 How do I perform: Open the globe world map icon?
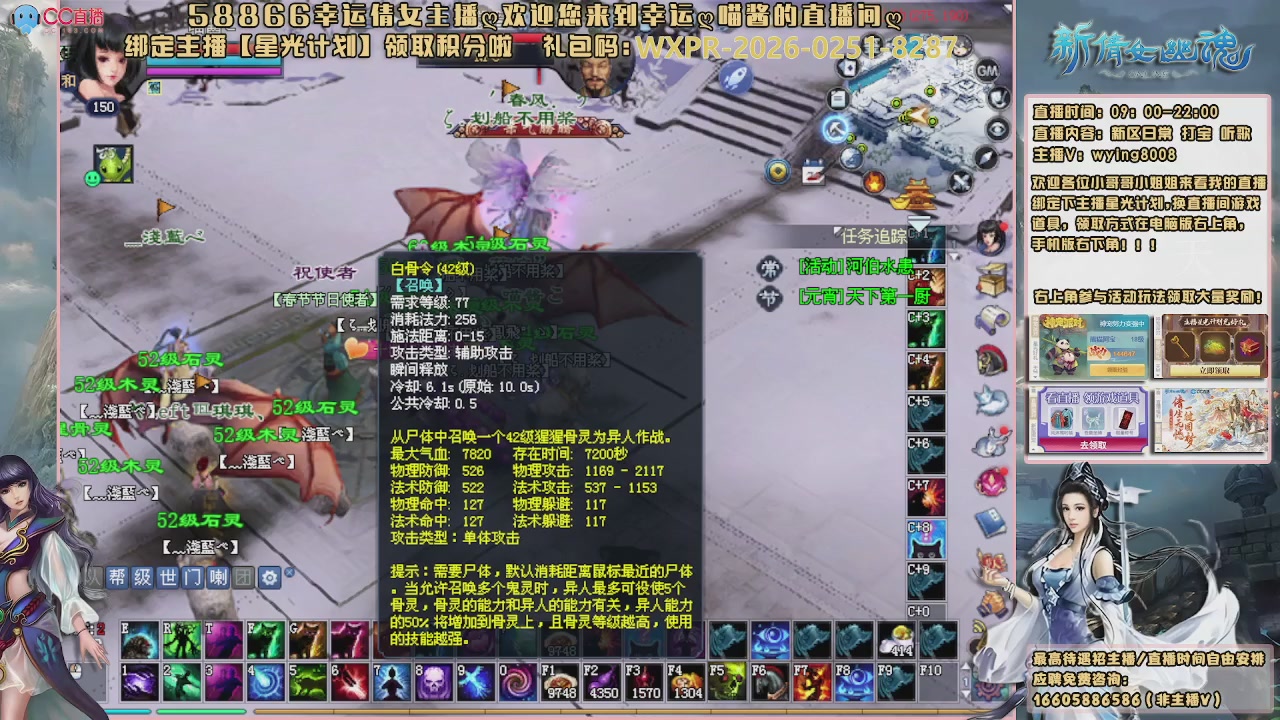click(851, 158)
